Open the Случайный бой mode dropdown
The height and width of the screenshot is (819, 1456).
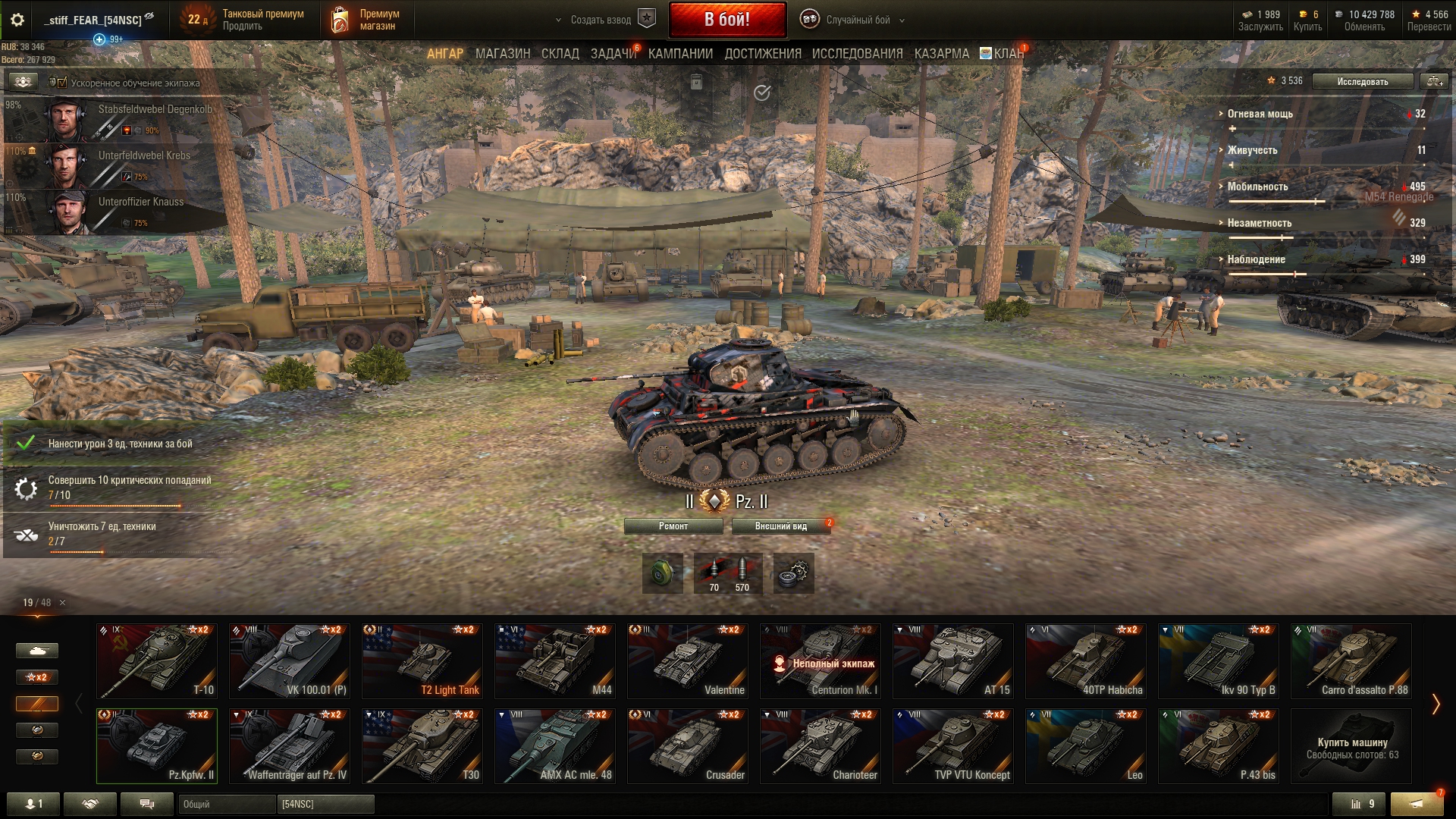[858, 20]
